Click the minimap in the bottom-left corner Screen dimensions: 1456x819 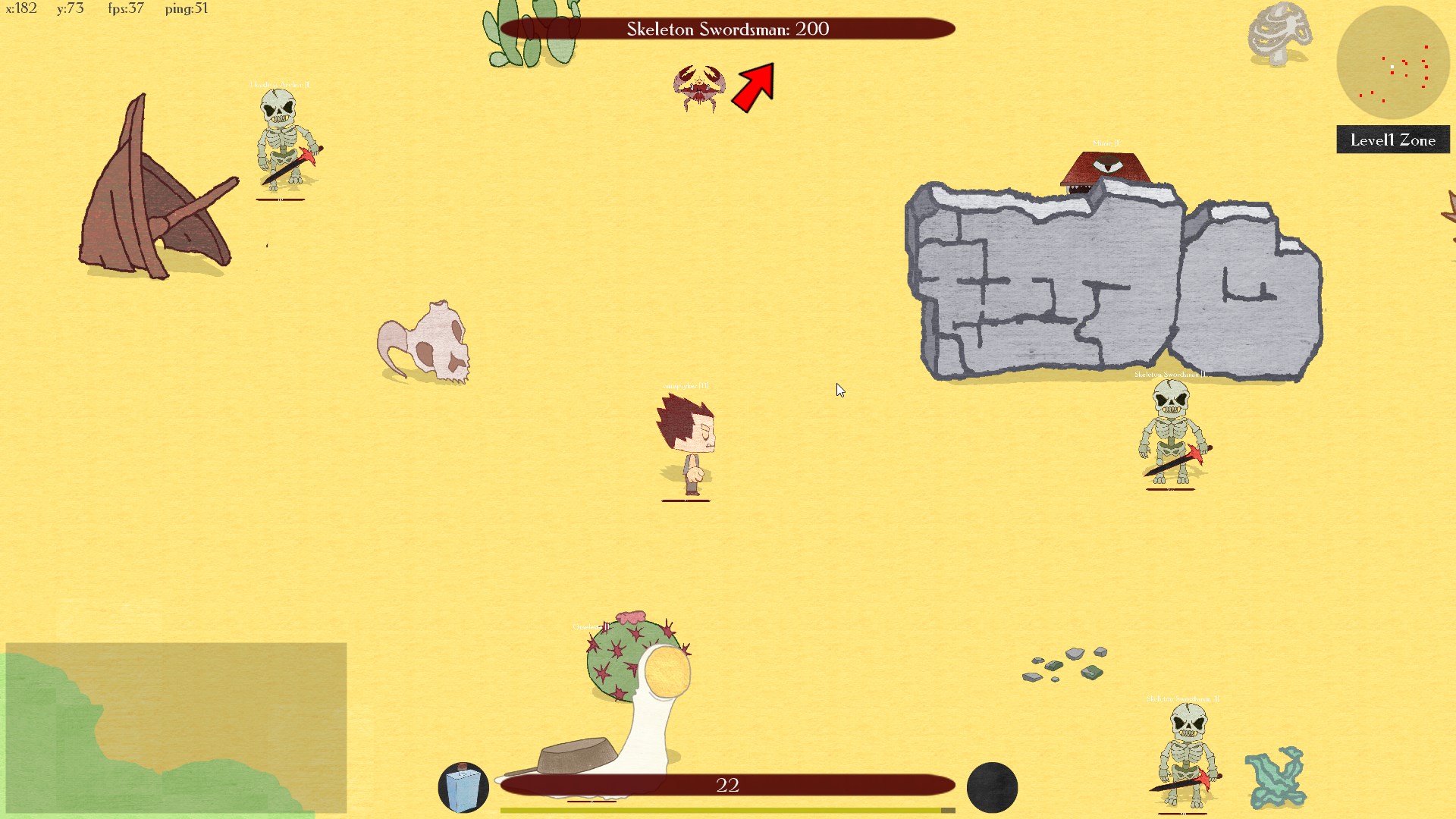(174, 728)
